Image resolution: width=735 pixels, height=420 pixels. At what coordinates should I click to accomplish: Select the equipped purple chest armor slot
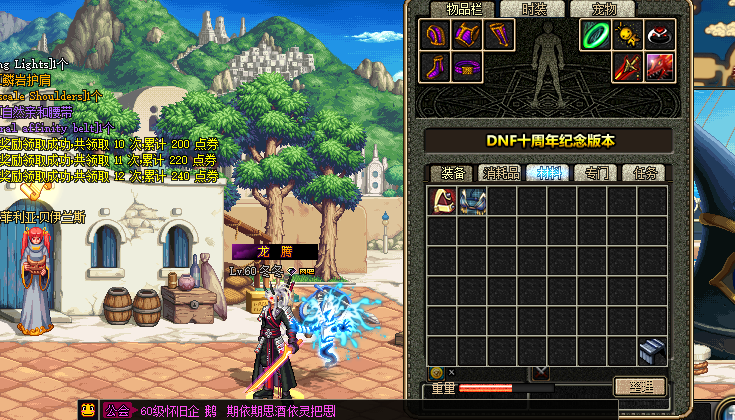[467, 36]
